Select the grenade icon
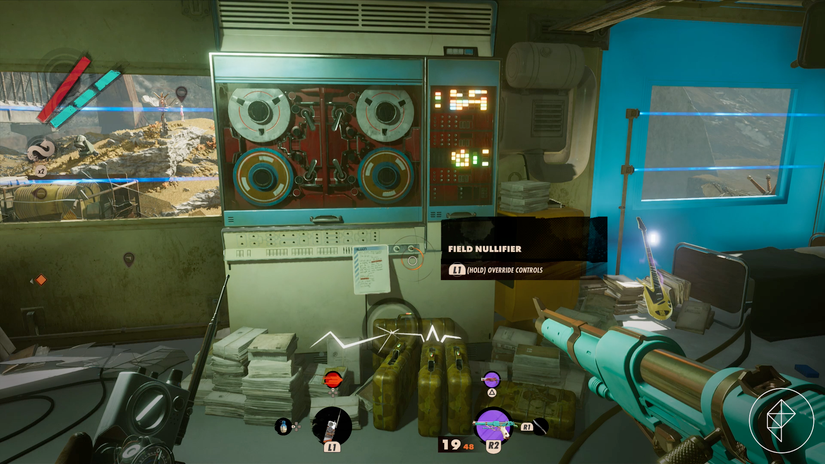 pos(283,426)
